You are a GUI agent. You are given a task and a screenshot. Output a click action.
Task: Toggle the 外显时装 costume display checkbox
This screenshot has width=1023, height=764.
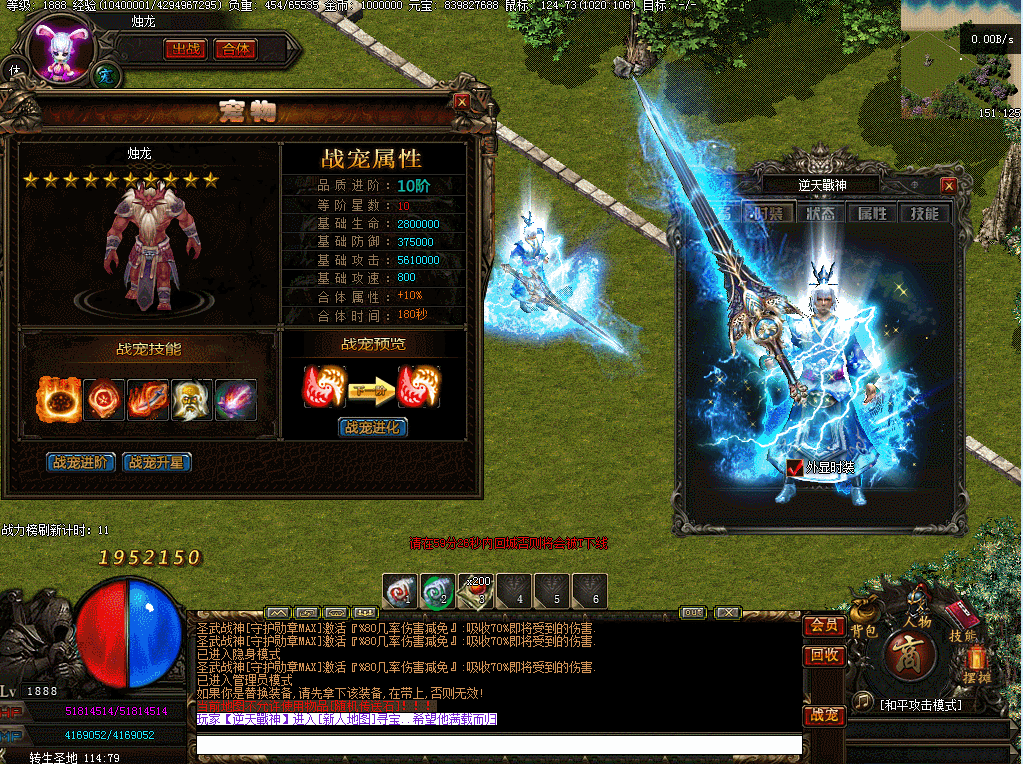[x=794, y=467]
